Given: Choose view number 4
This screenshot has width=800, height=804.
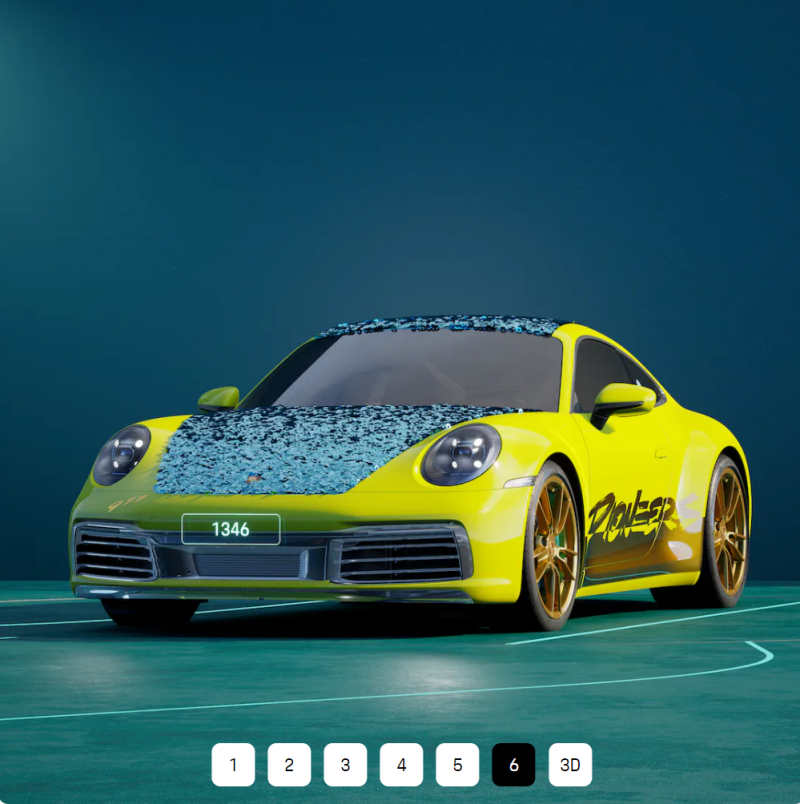Looking at the screenshot, I should (x=401, y=765).
